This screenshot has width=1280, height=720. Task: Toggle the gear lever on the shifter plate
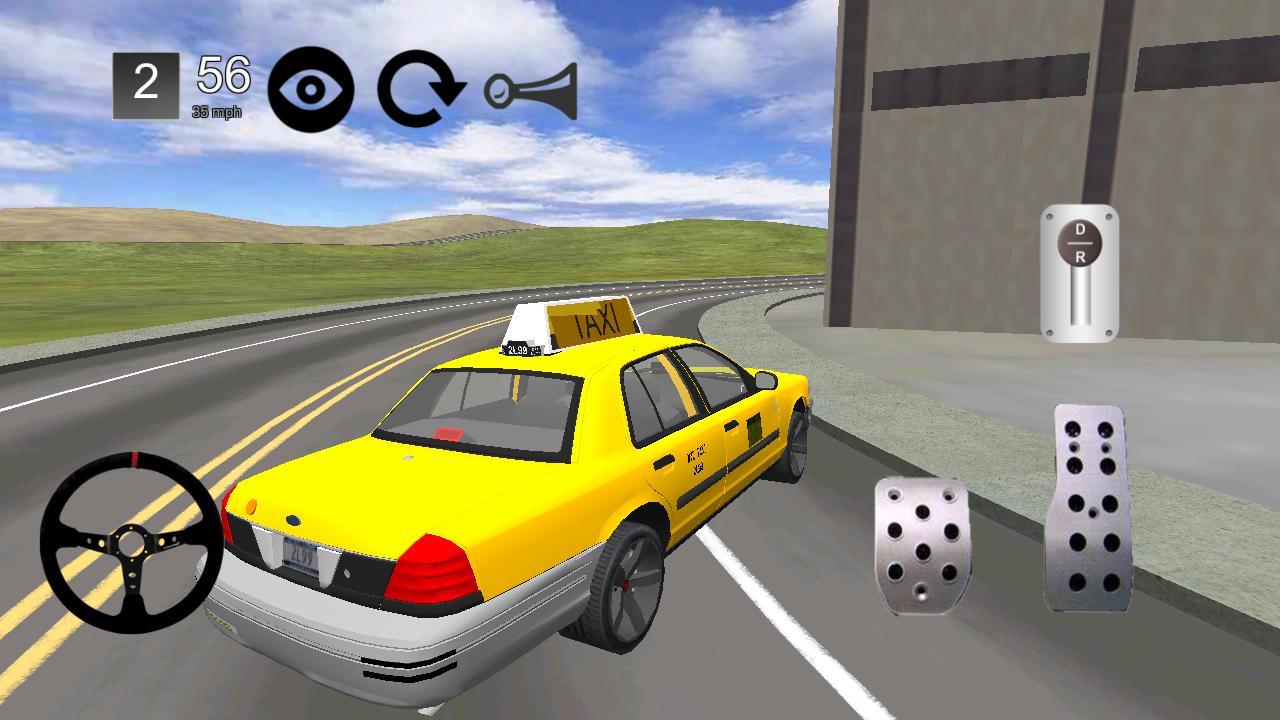click(x=1078, y=245)
